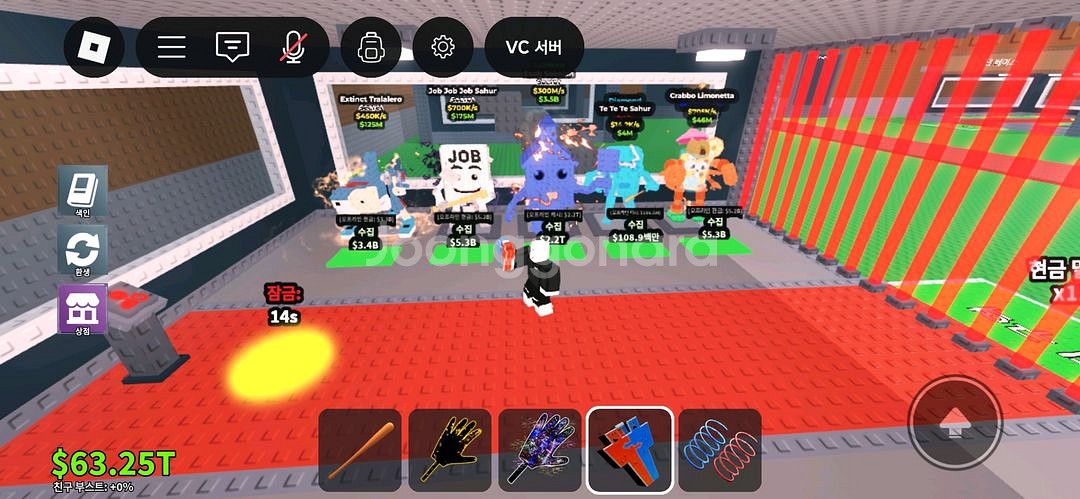Viewport: 1080px width, 499px height.
Task: Open the 상점 shop
Action: pyautogui.click(x=82, y=310)
